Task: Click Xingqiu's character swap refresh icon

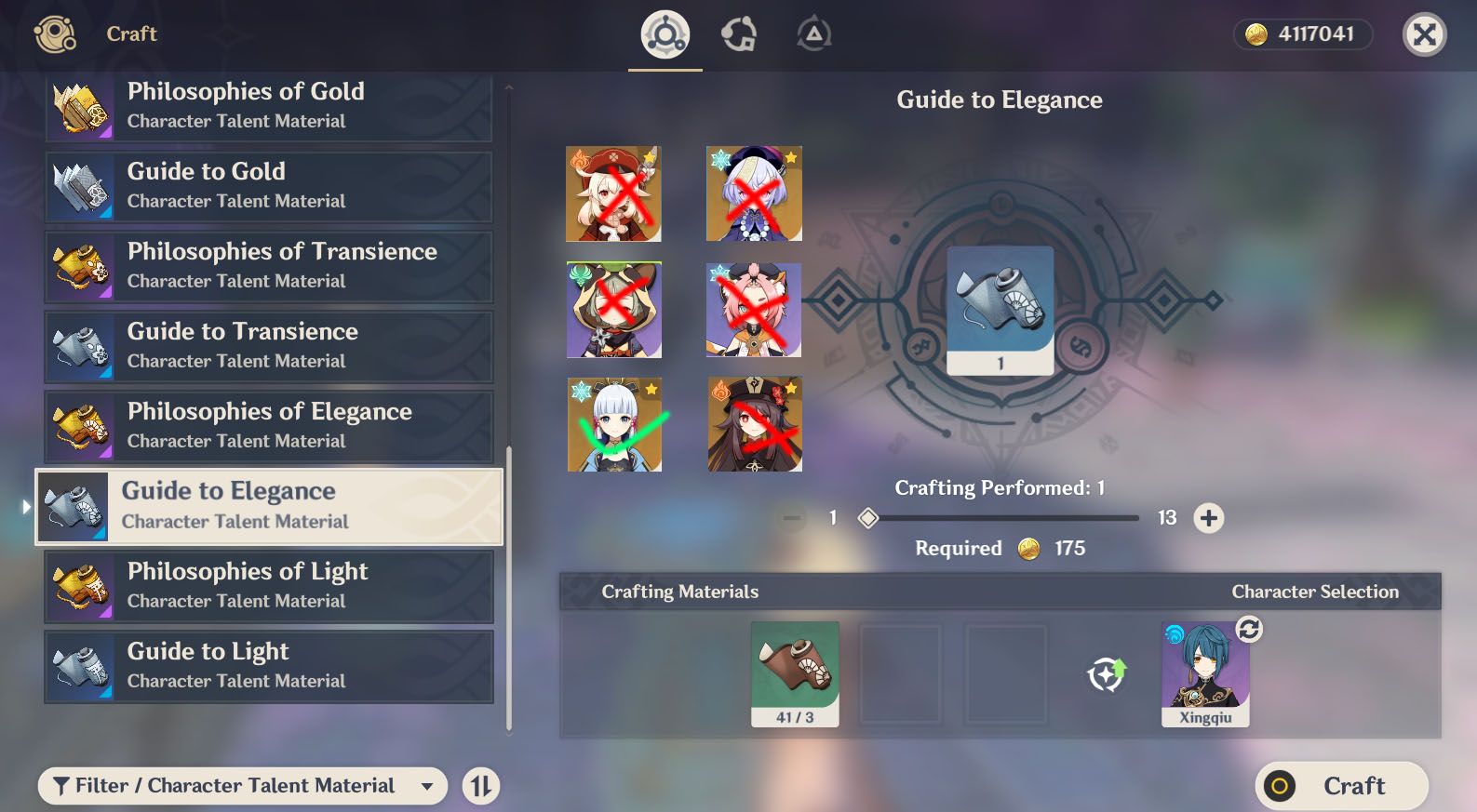Action: (1247, 630)
